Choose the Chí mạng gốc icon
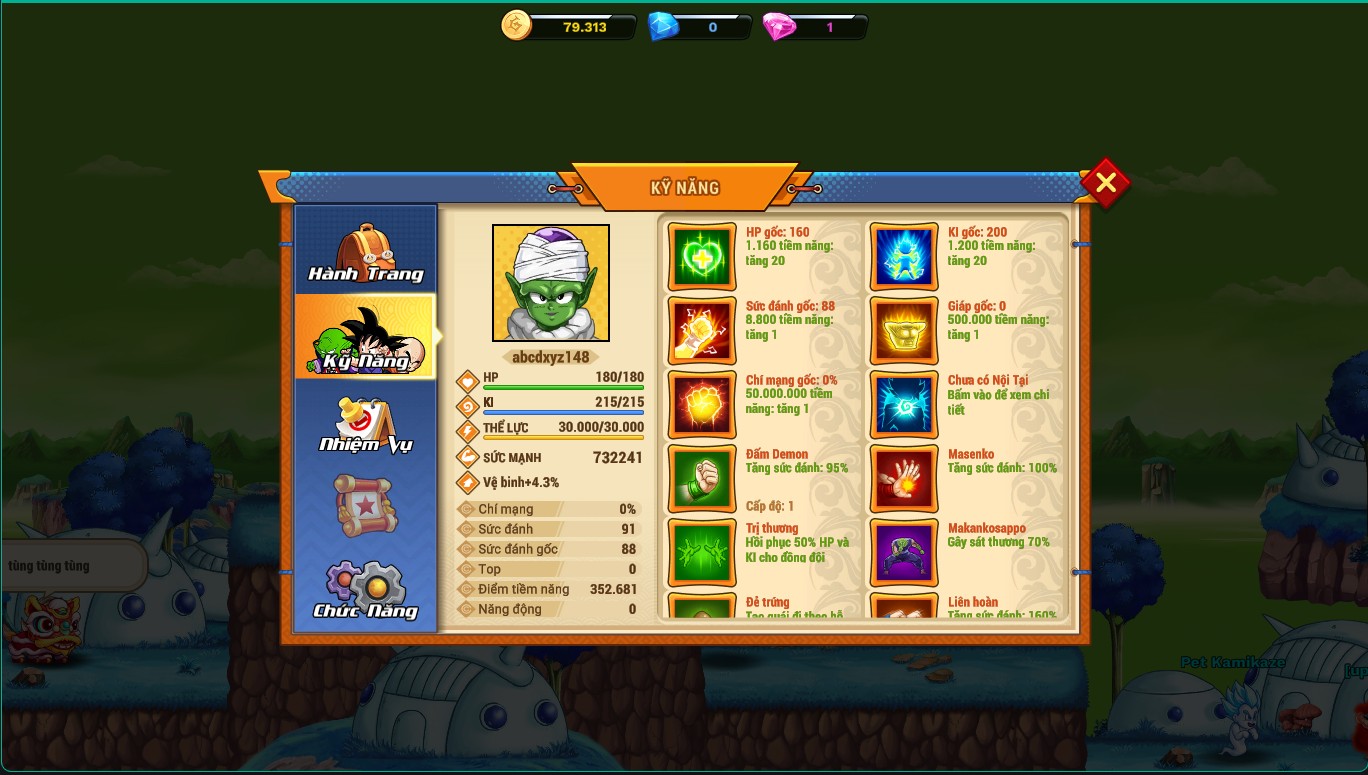 coord(702,405)
